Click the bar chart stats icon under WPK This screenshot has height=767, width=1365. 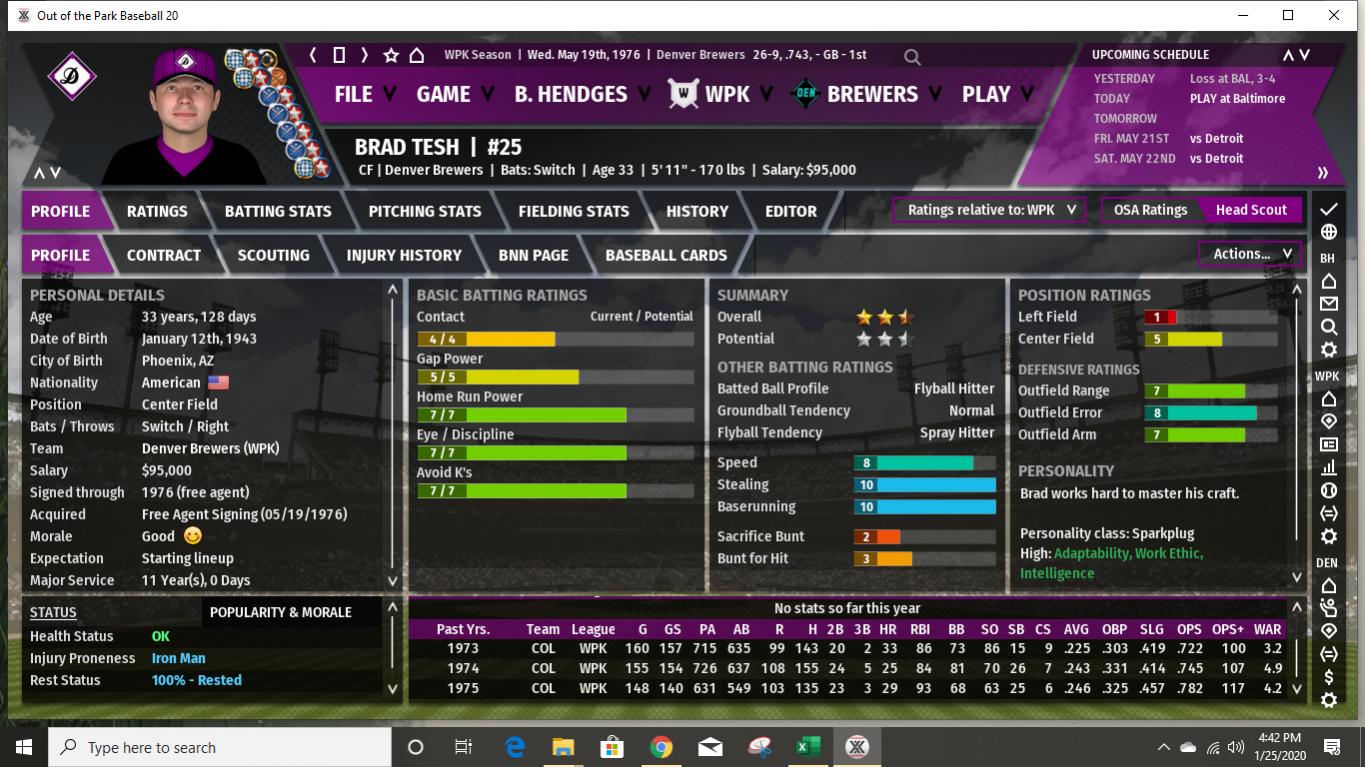(x=1327, y=467)
